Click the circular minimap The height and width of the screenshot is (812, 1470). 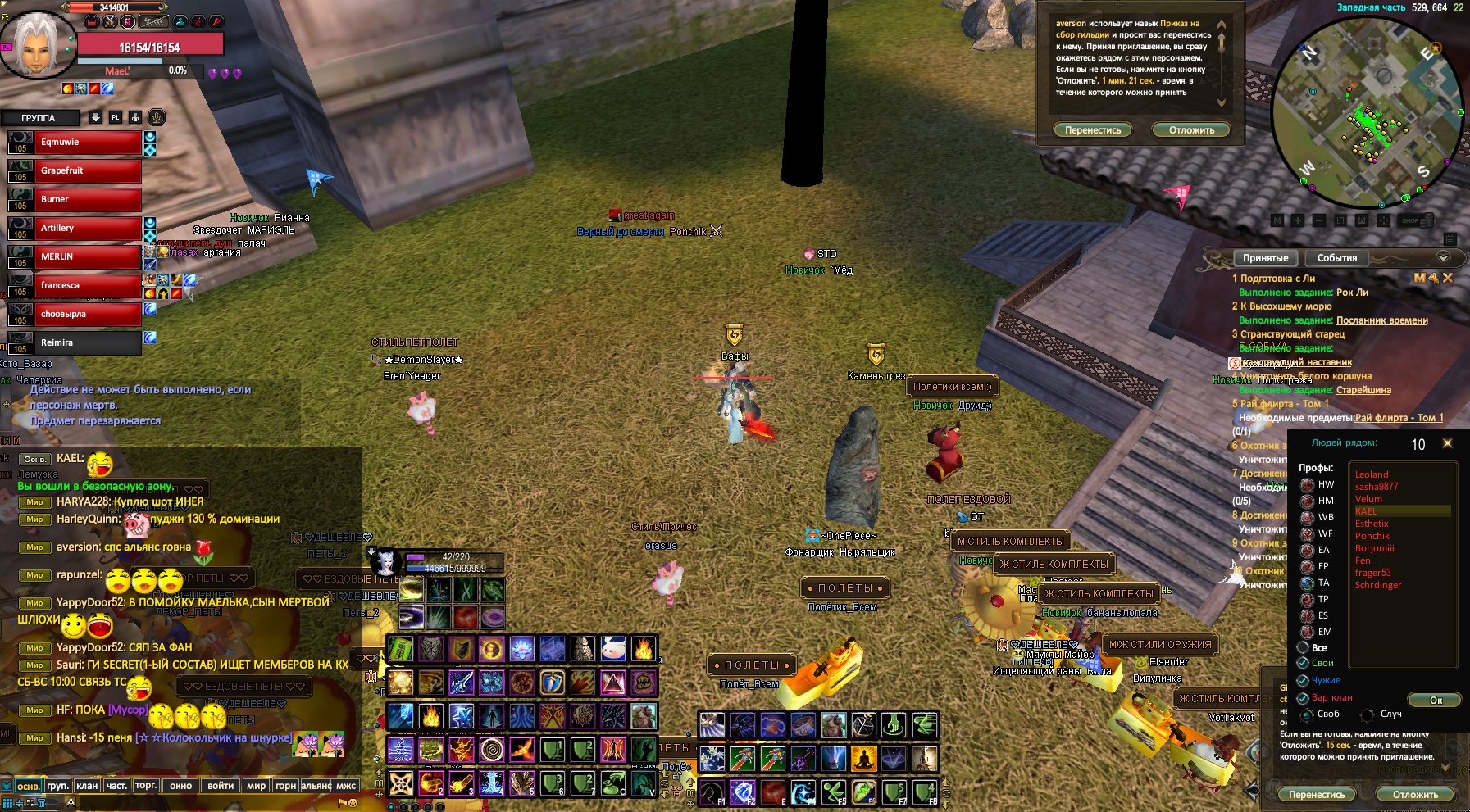1366,111
